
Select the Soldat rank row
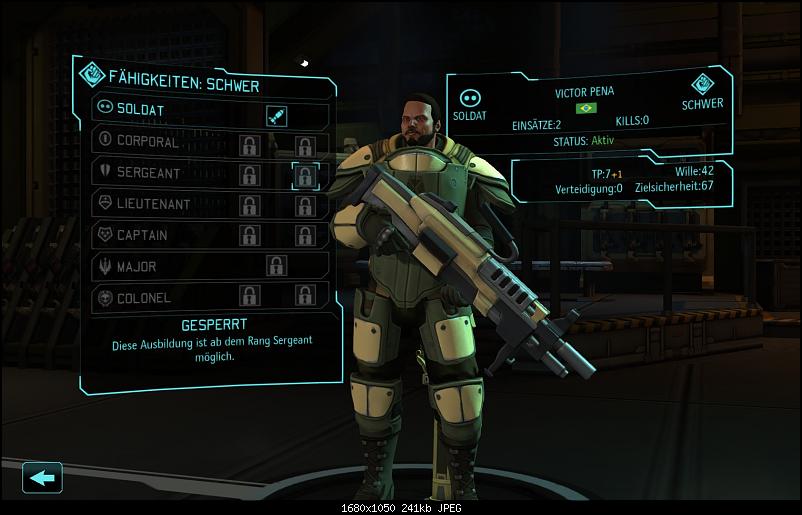(150, 109)
